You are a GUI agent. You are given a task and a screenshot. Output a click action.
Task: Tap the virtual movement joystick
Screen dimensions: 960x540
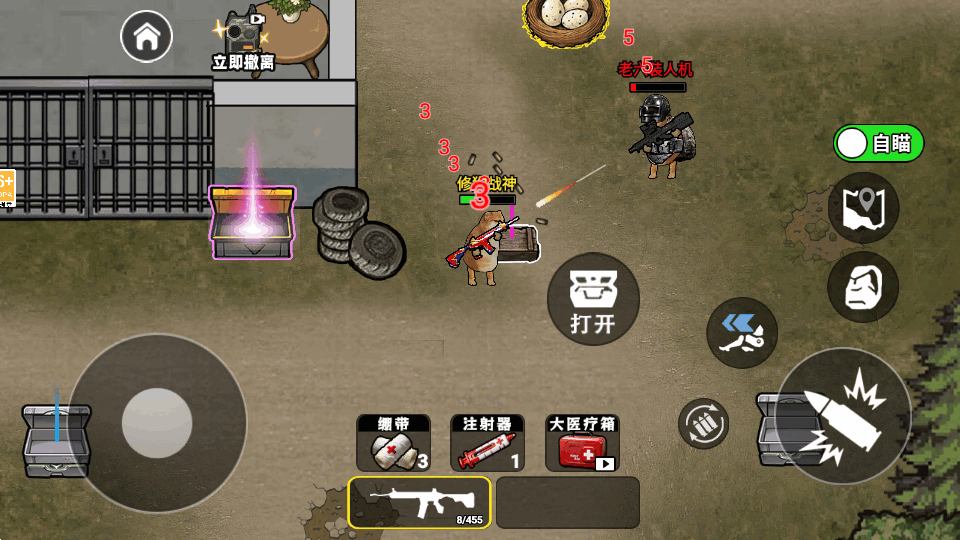click(x=157, y=423)
